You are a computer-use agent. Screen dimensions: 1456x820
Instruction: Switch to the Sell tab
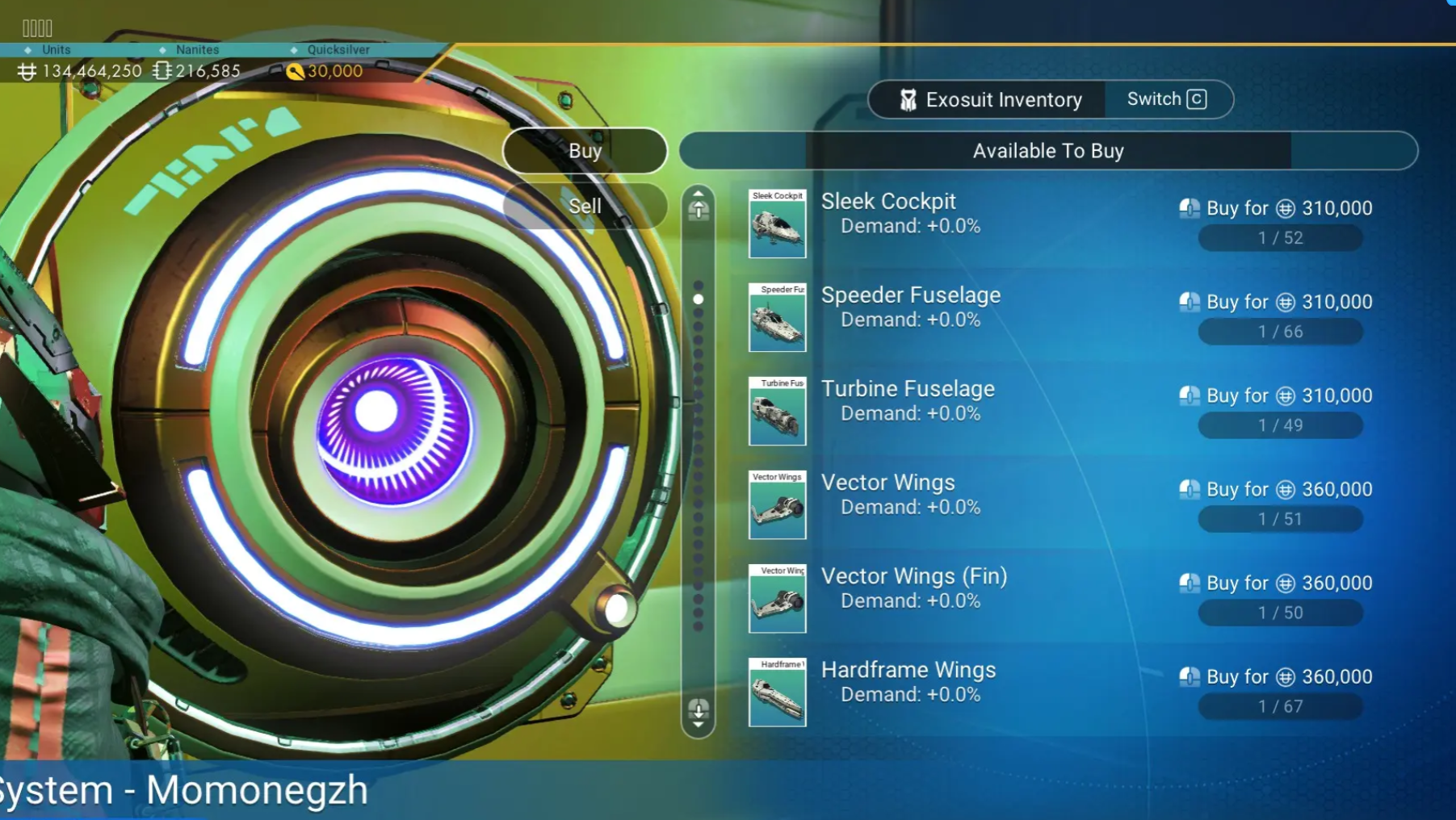coord(585,207)
